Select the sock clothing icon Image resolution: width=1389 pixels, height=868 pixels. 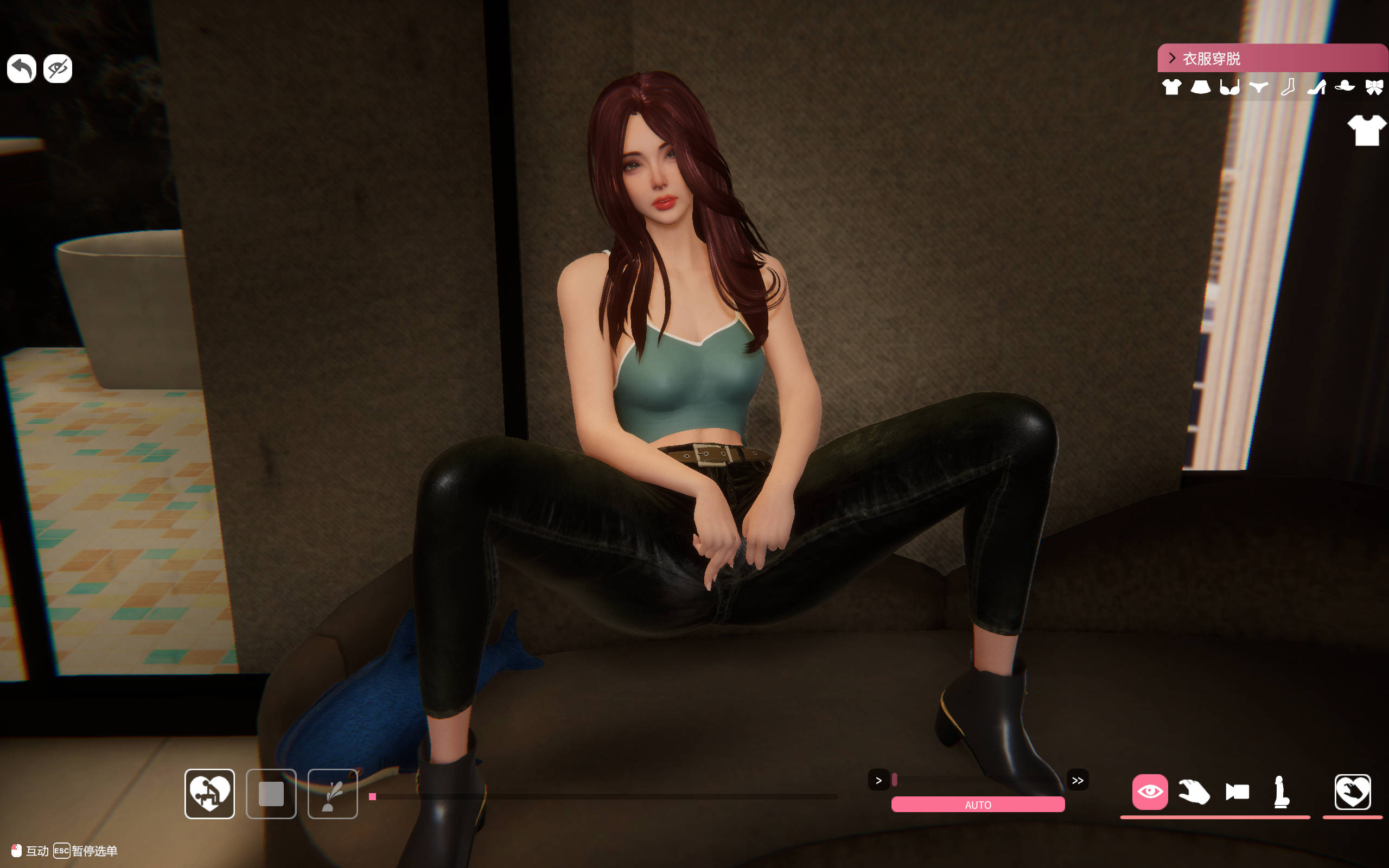point(1287,87)
